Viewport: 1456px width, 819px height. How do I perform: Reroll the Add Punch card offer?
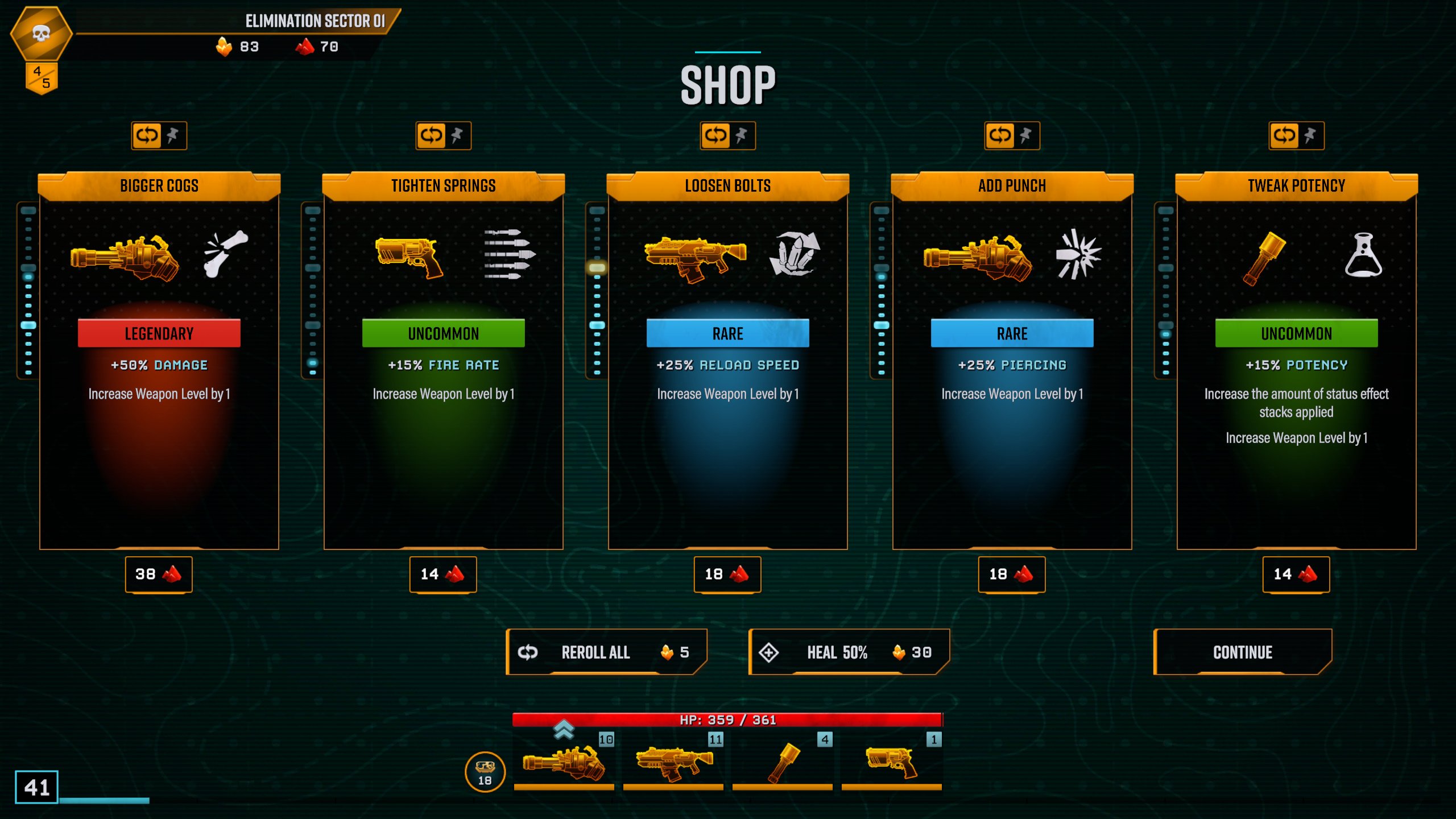[1000, 136]
